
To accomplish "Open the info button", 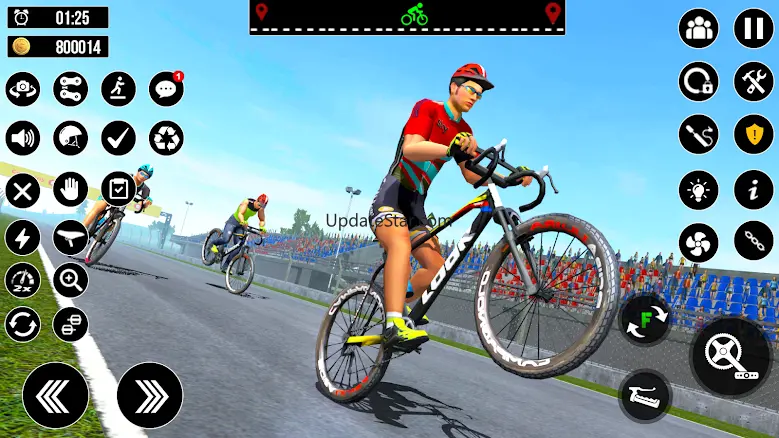I will coord(754,189).
